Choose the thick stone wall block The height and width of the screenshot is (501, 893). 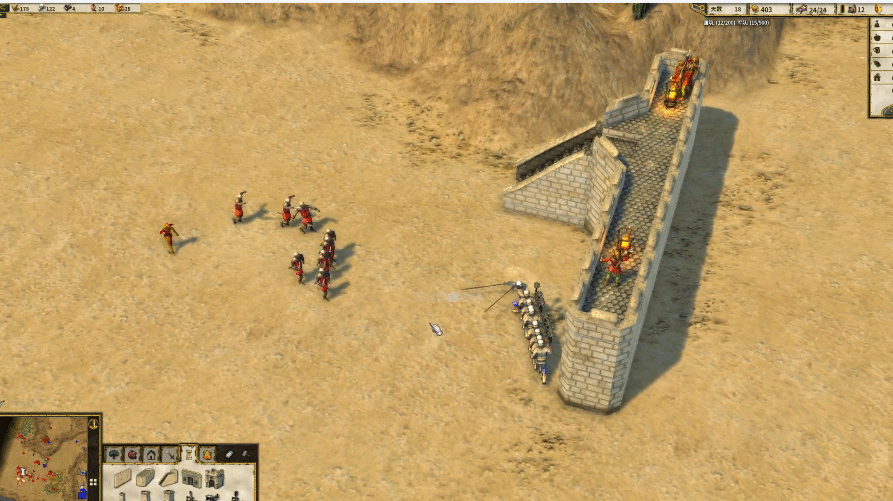[x=146, y=477]
